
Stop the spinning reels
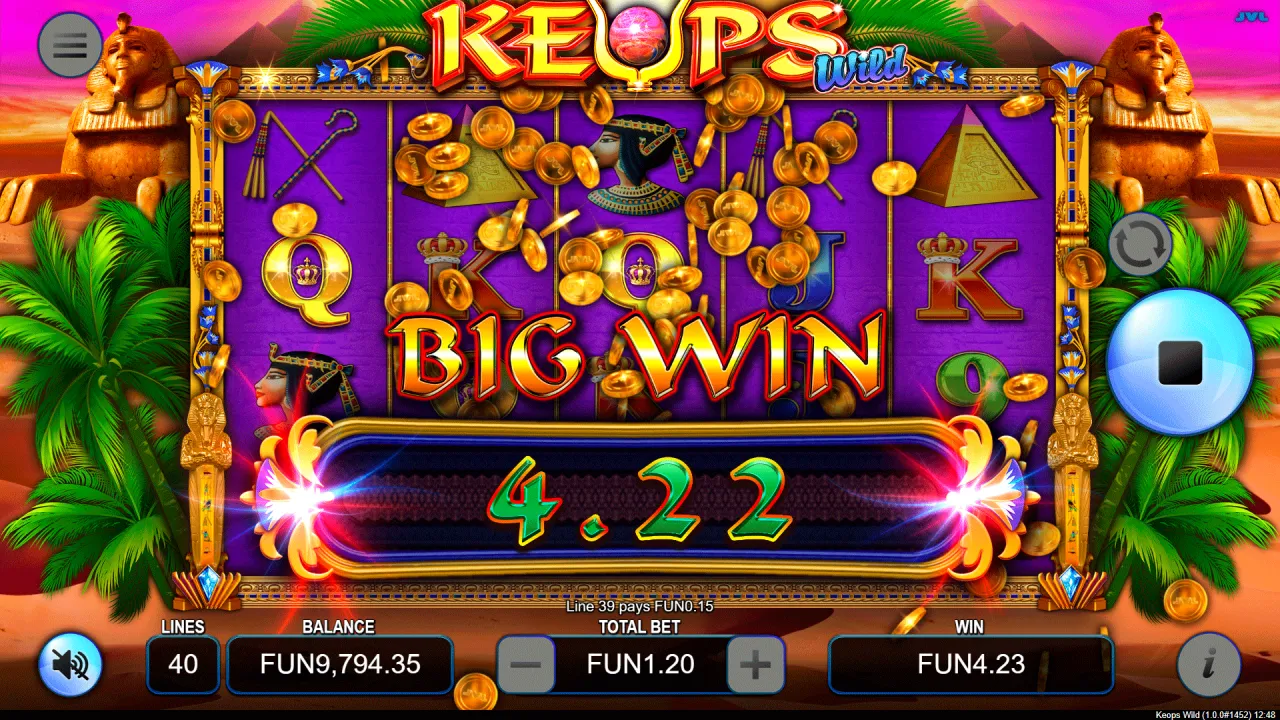pos(1180,365)
